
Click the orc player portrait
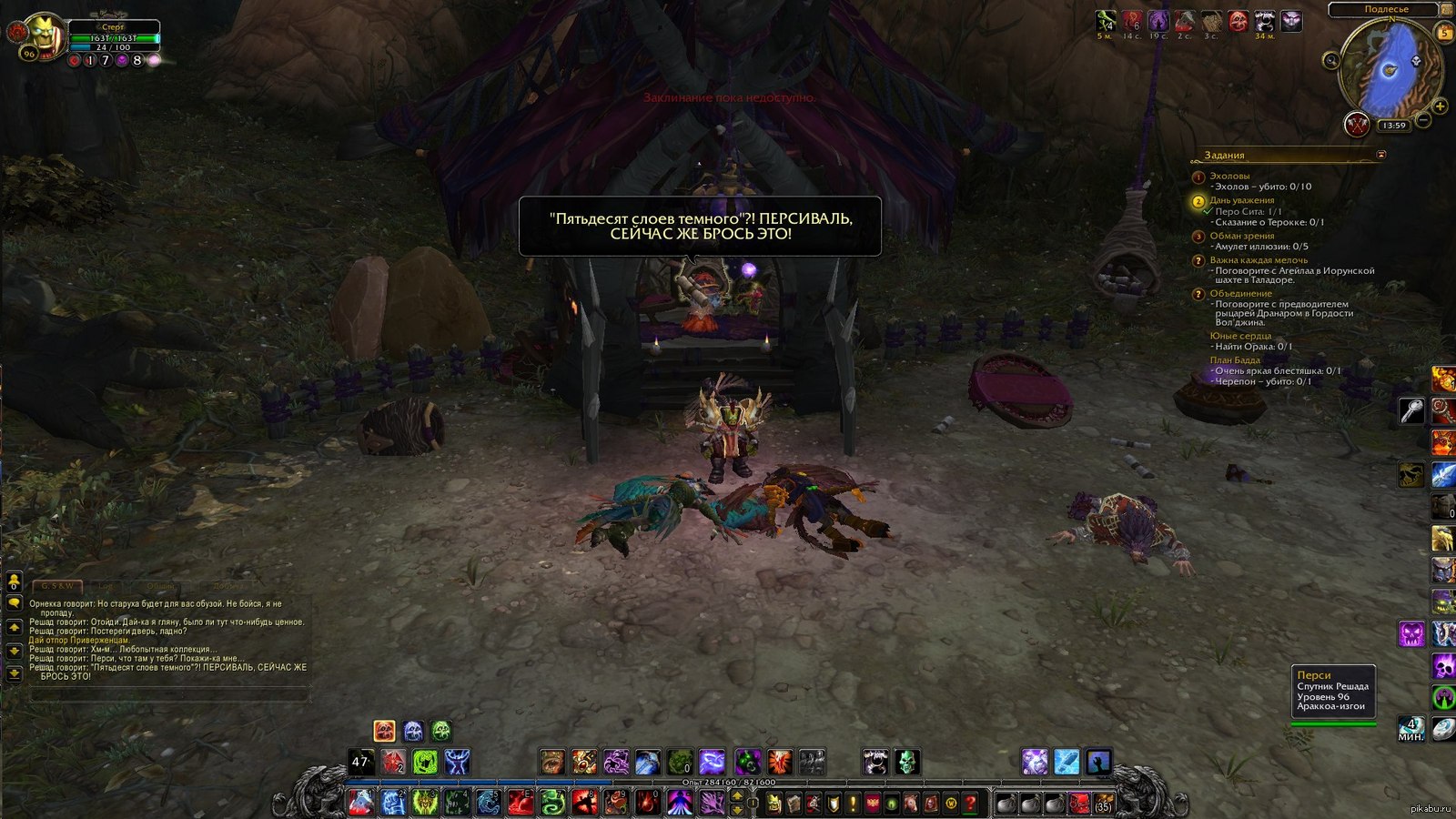pyautogui.click(x=42, y=35)
